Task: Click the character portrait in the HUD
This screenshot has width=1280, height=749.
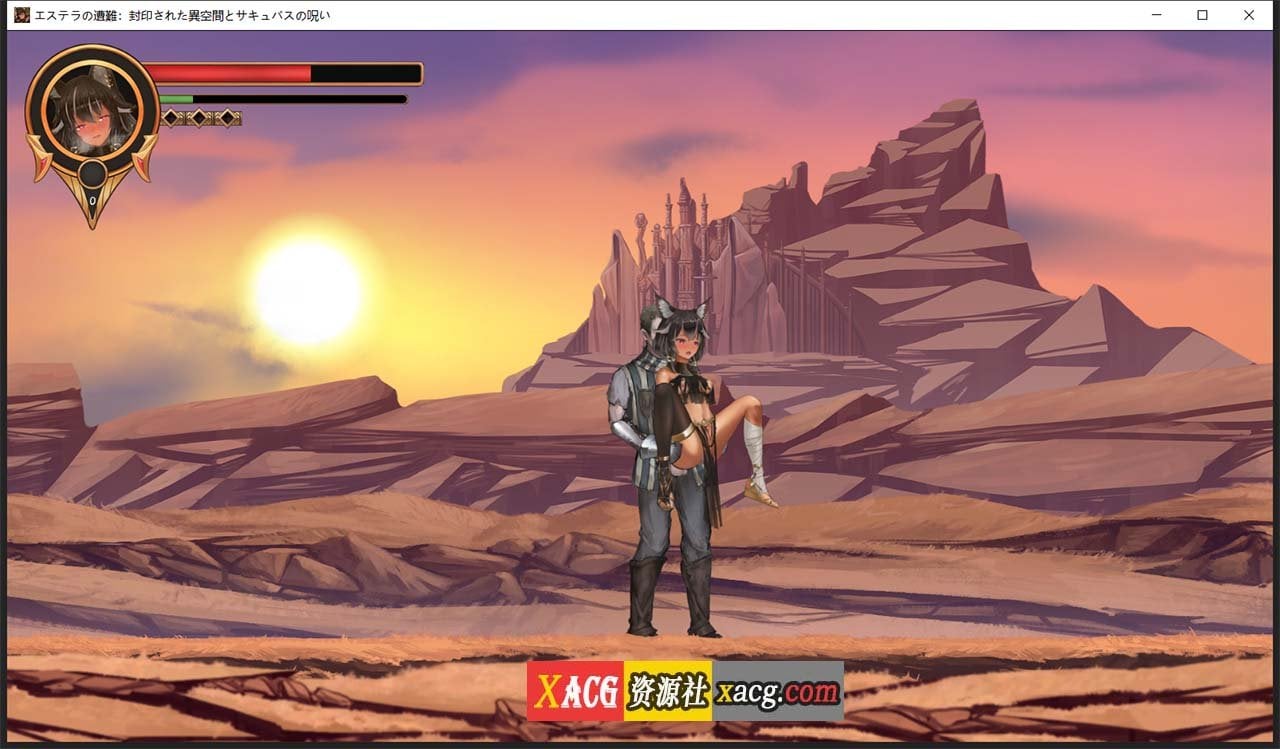Action: [x=92, y=114]
